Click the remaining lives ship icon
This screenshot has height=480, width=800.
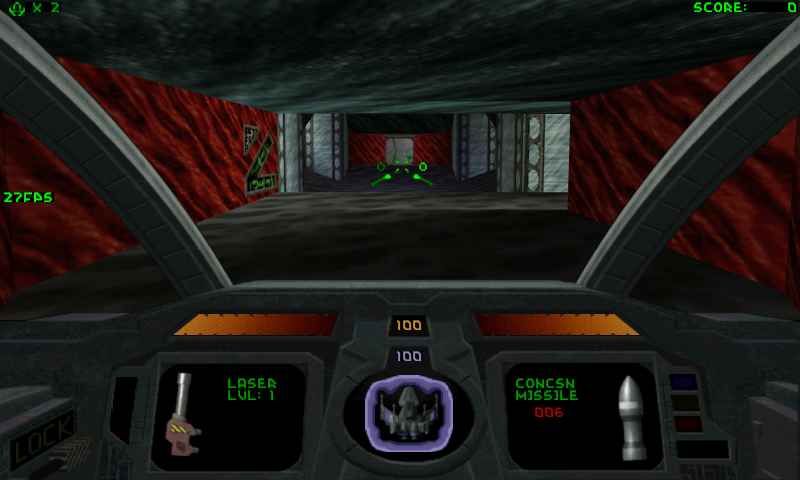[x=15, y=8]
